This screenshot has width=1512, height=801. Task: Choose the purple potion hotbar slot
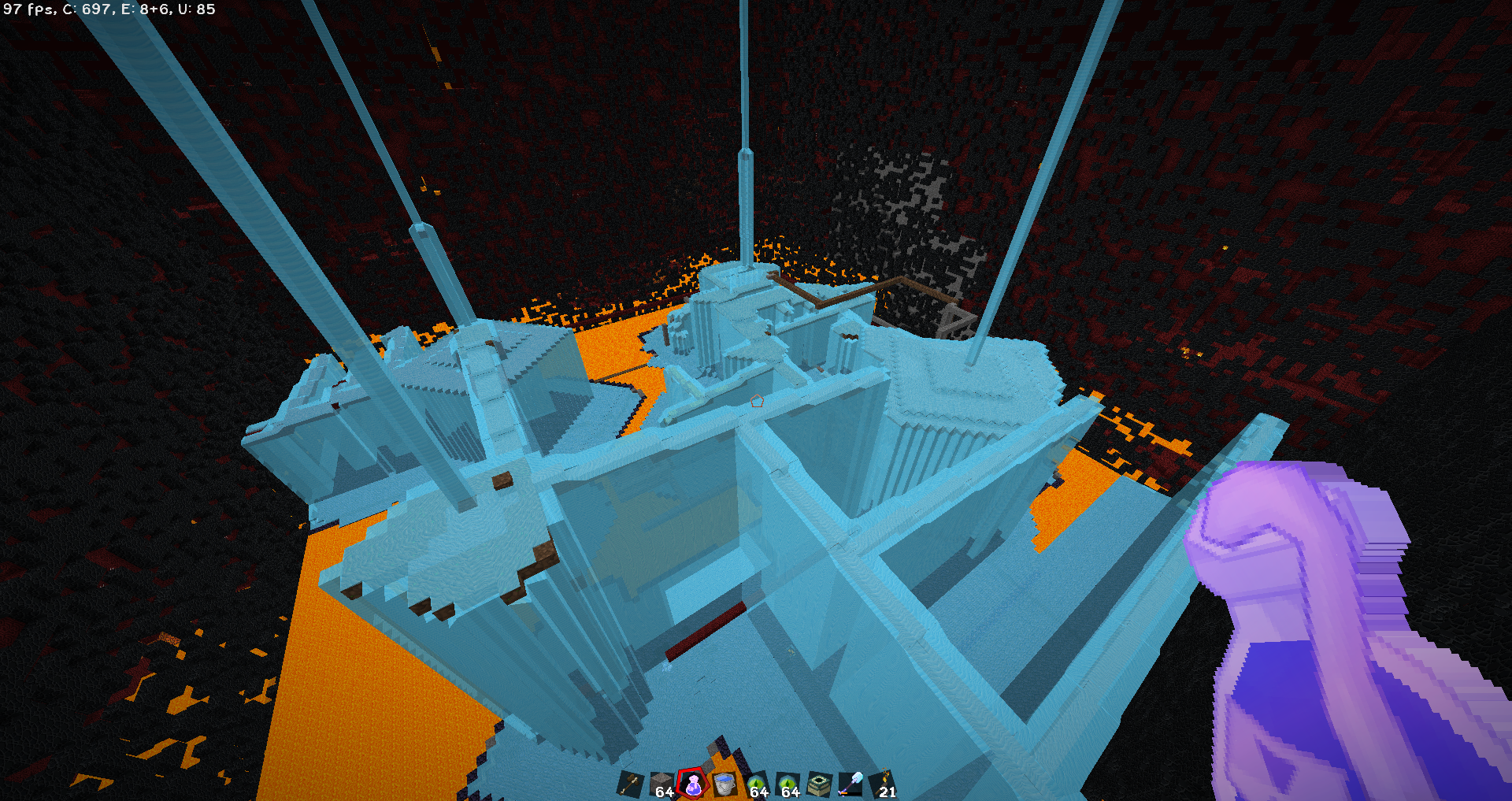[x=693, y=784]
